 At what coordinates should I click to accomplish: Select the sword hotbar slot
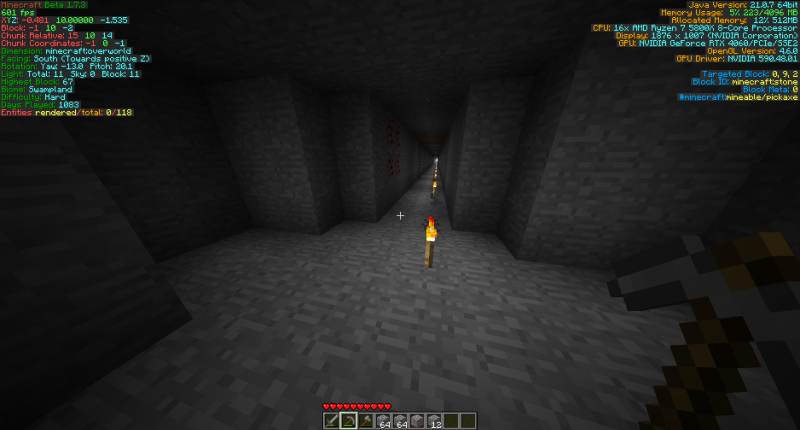(x=331, y=421)
